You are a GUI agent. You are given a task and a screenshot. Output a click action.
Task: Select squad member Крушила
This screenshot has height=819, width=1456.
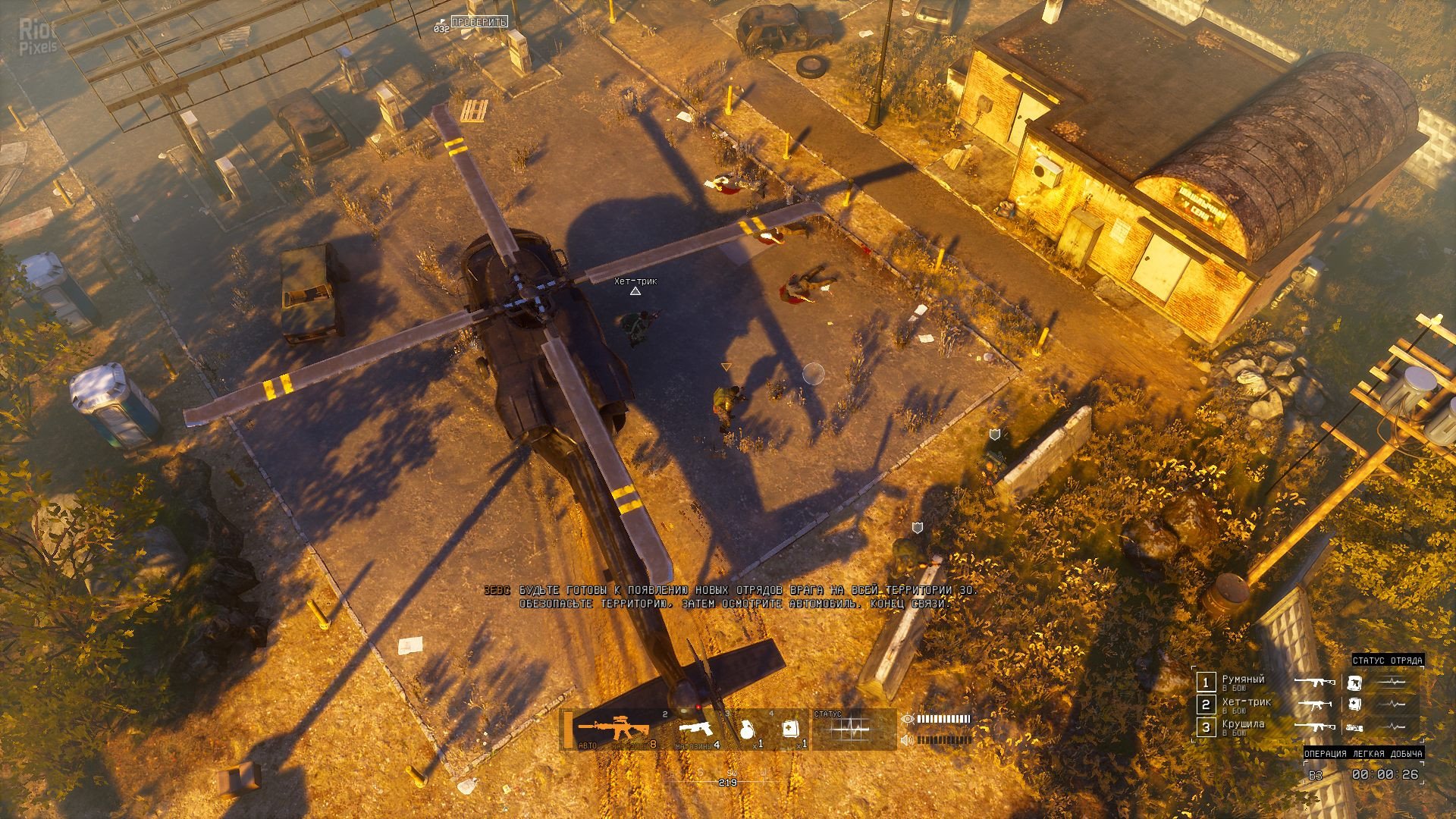[1243, 726]
